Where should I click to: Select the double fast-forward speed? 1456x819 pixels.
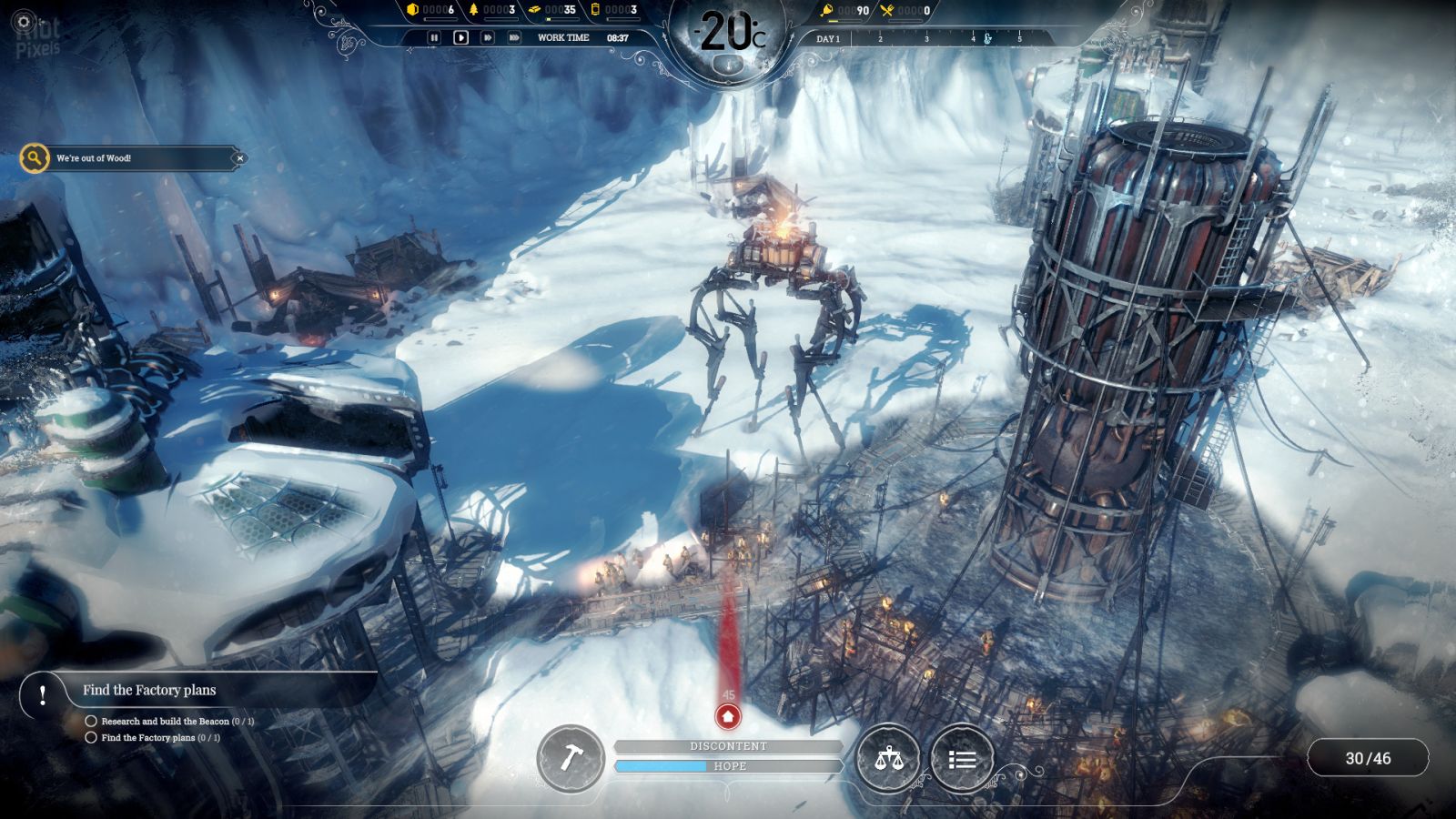(488, 37)
